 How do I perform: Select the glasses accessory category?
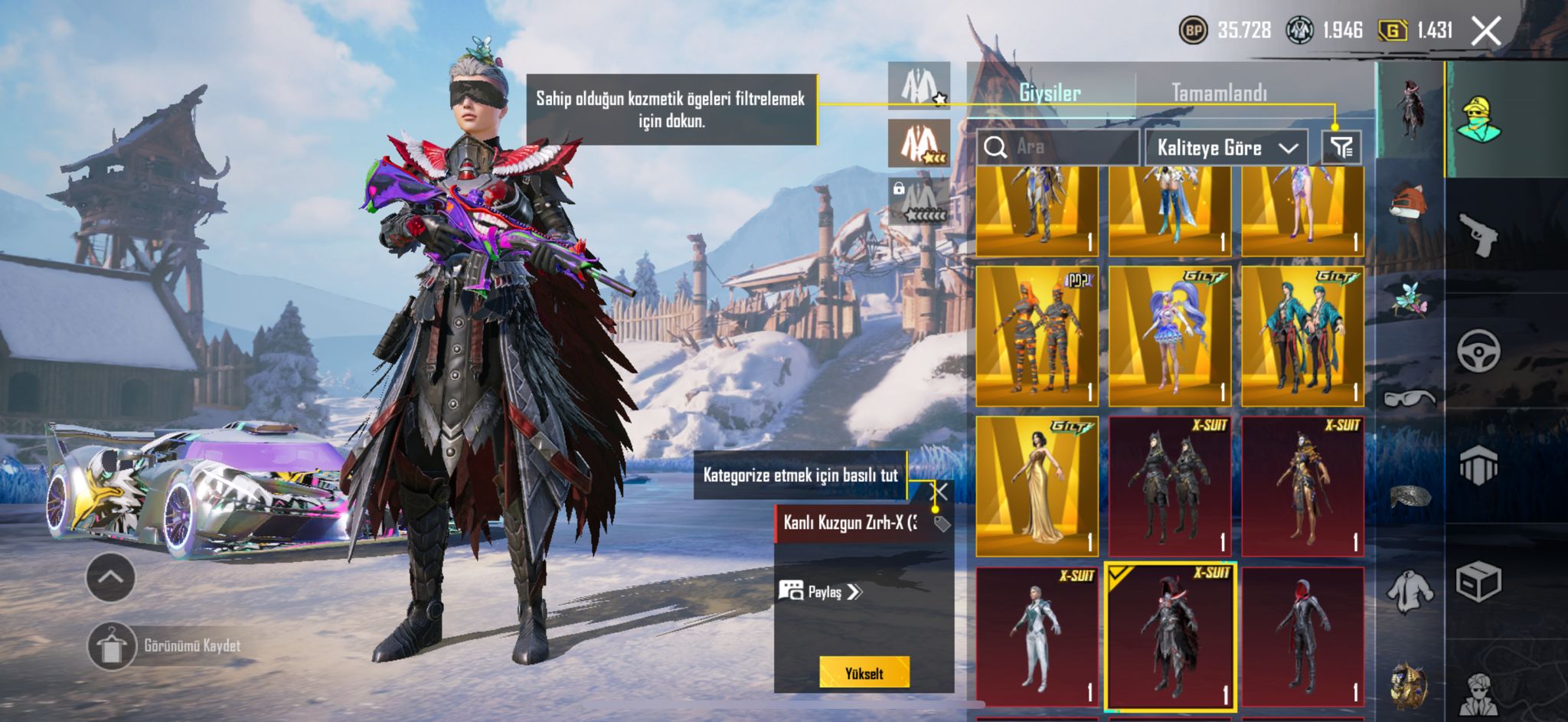[1410, 398]
